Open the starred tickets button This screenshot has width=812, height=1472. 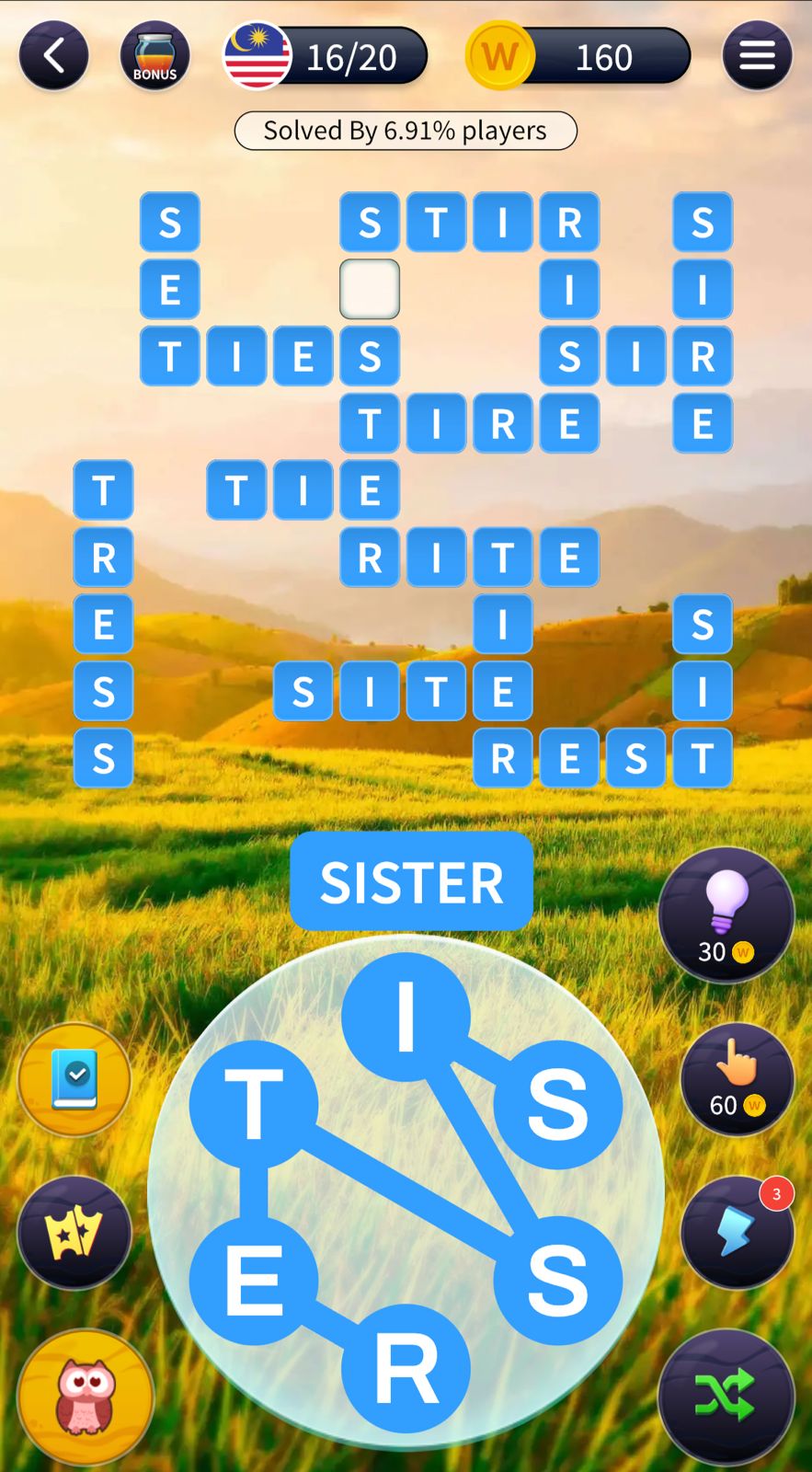(74, 1233)
